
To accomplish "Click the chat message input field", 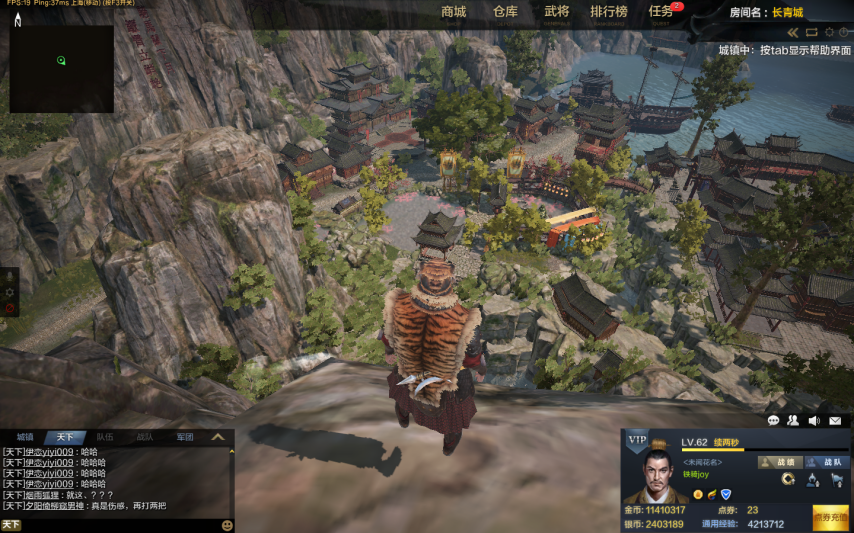I will (x=120, y=525).
